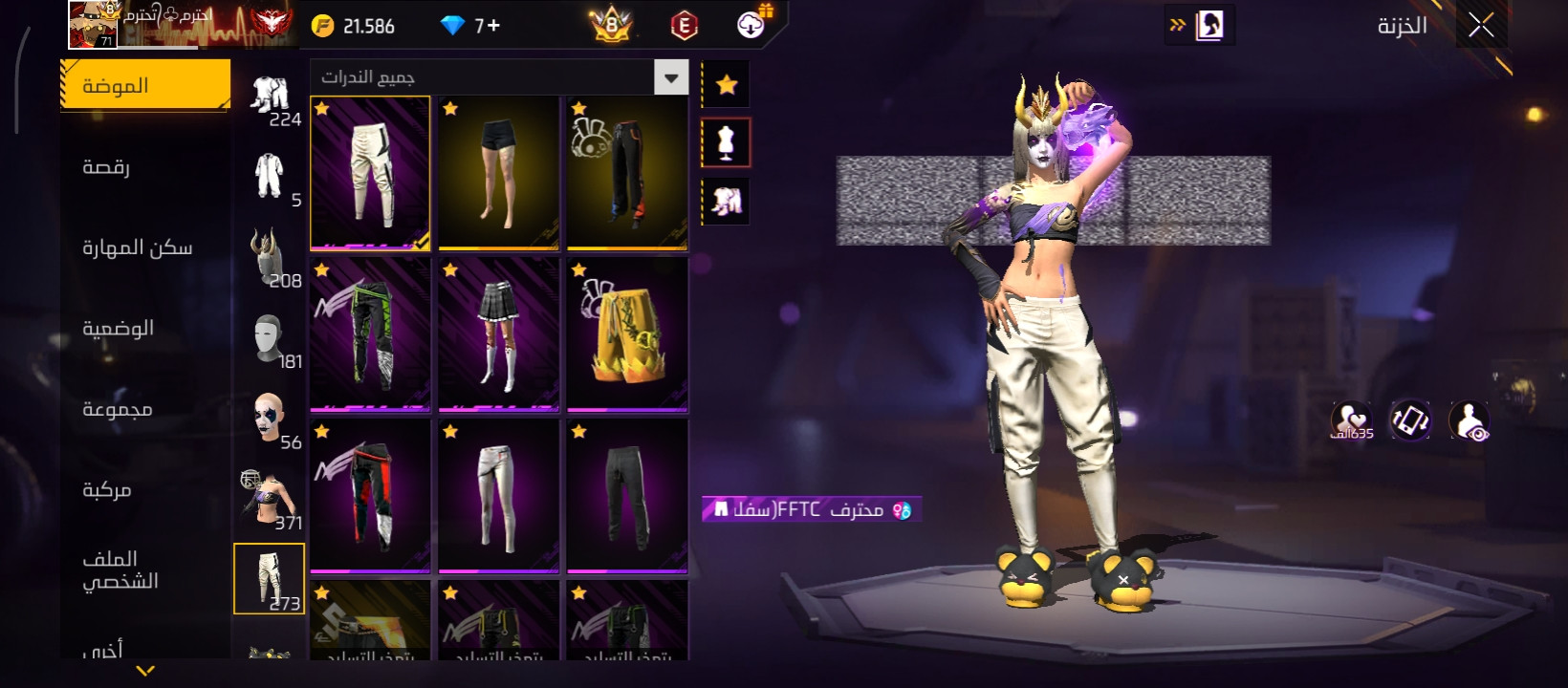1568x688 pixels.
Task: Switch to the الموضة fashion tab
Action: (x=145, y=86)
